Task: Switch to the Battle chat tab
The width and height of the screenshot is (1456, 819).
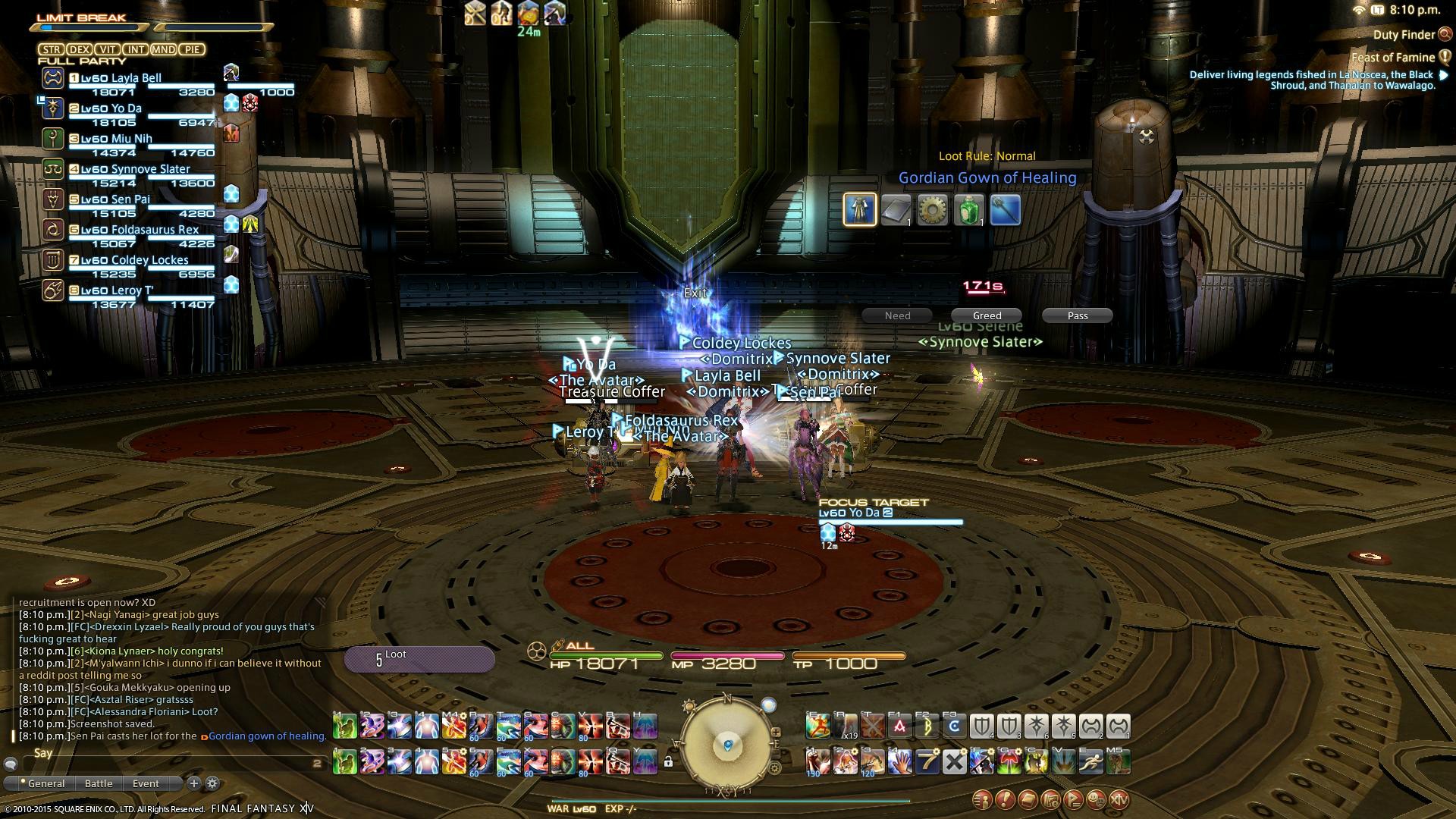Action: click(x=99, y=783)
